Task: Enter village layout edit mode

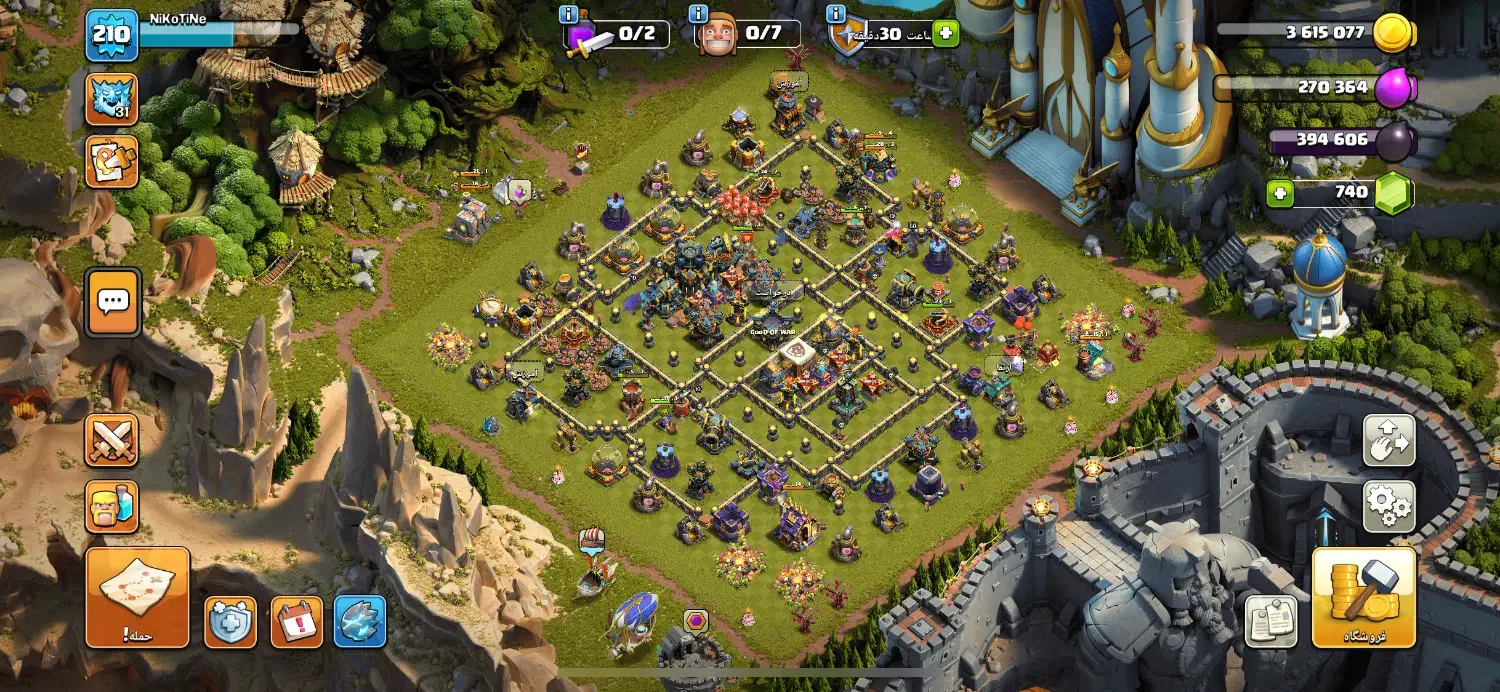Action: pyautogui.click(x=1389, y=440)
